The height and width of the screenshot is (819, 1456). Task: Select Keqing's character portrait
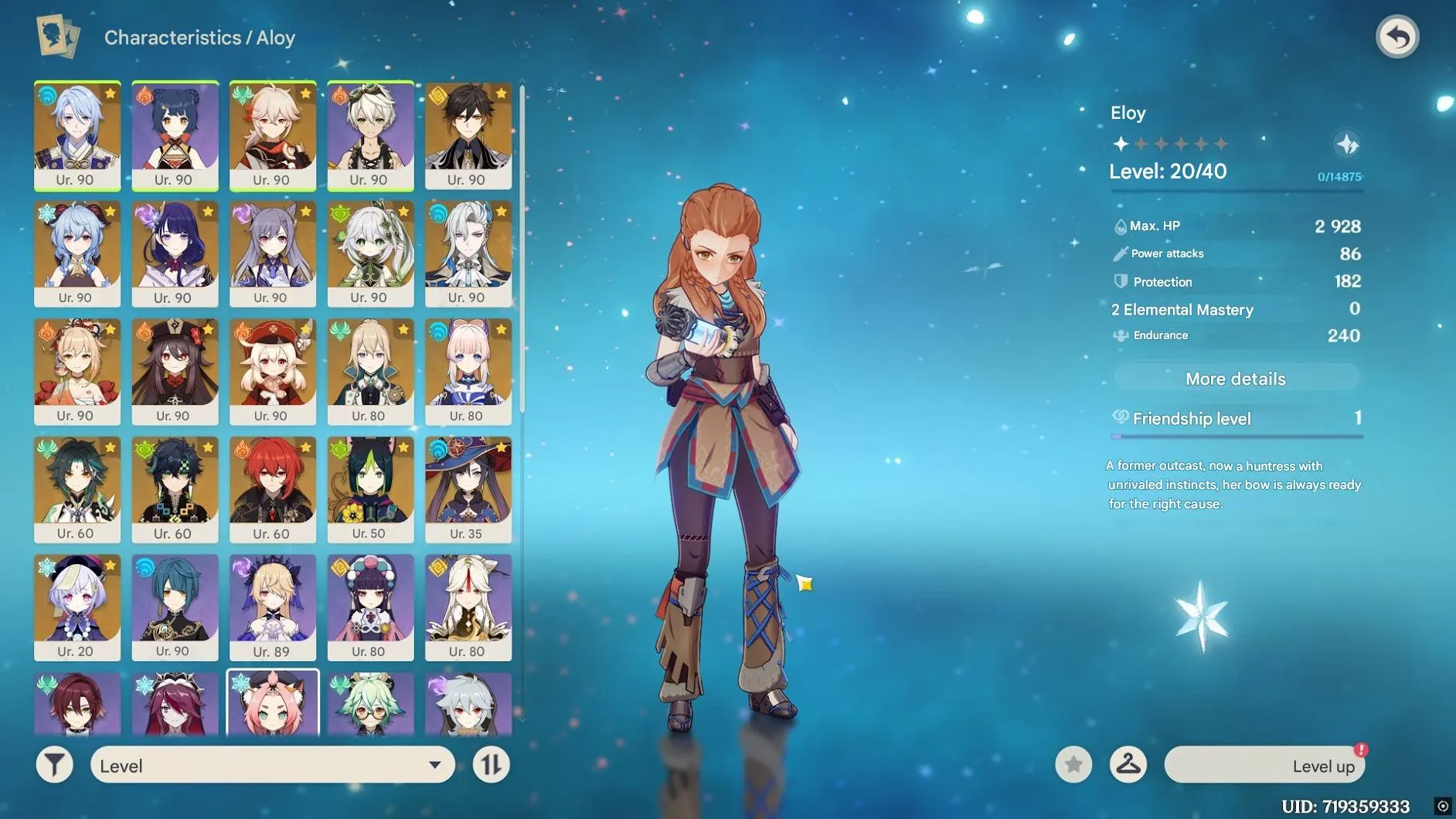point(273,247)
